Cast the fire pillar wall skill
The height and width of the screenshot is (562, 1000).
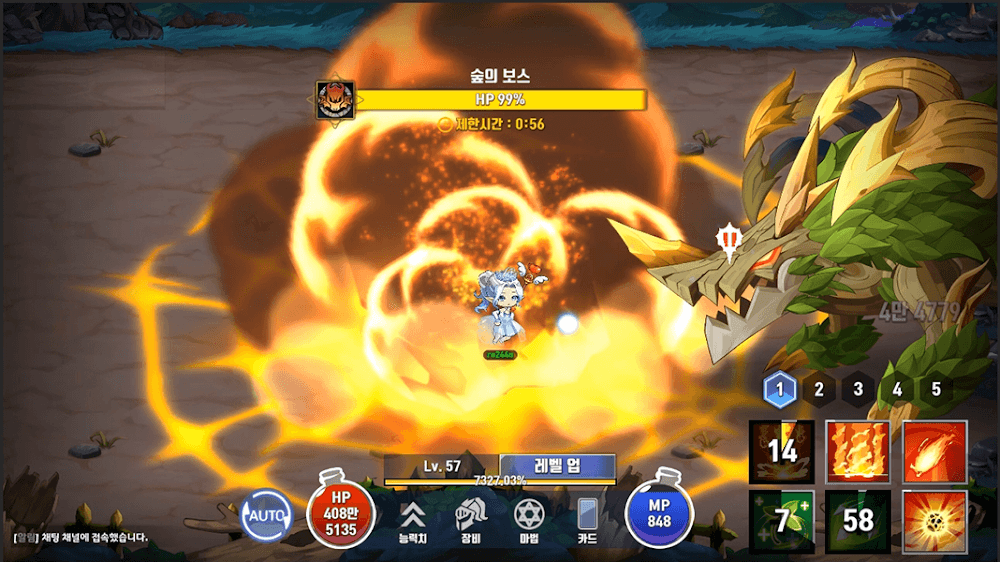(858, 452)
